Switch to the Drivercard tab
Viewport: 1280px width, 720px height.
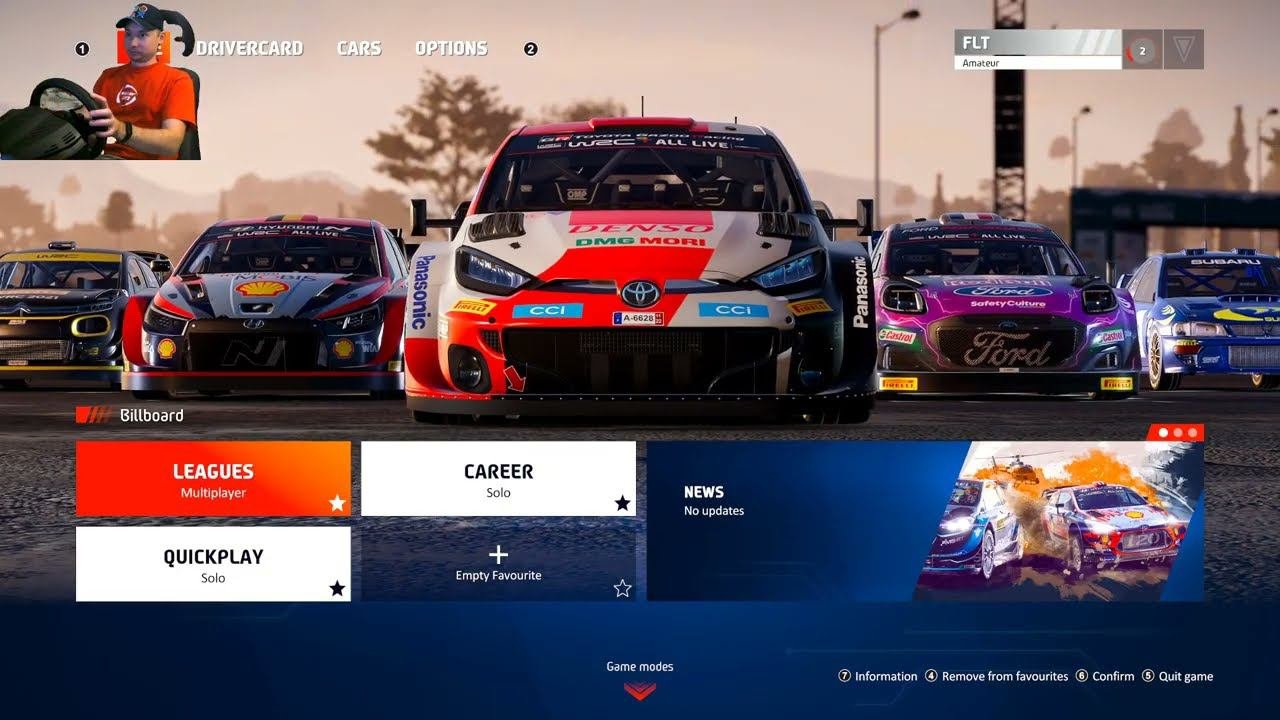pyautogui.click(x=249, y=48)
